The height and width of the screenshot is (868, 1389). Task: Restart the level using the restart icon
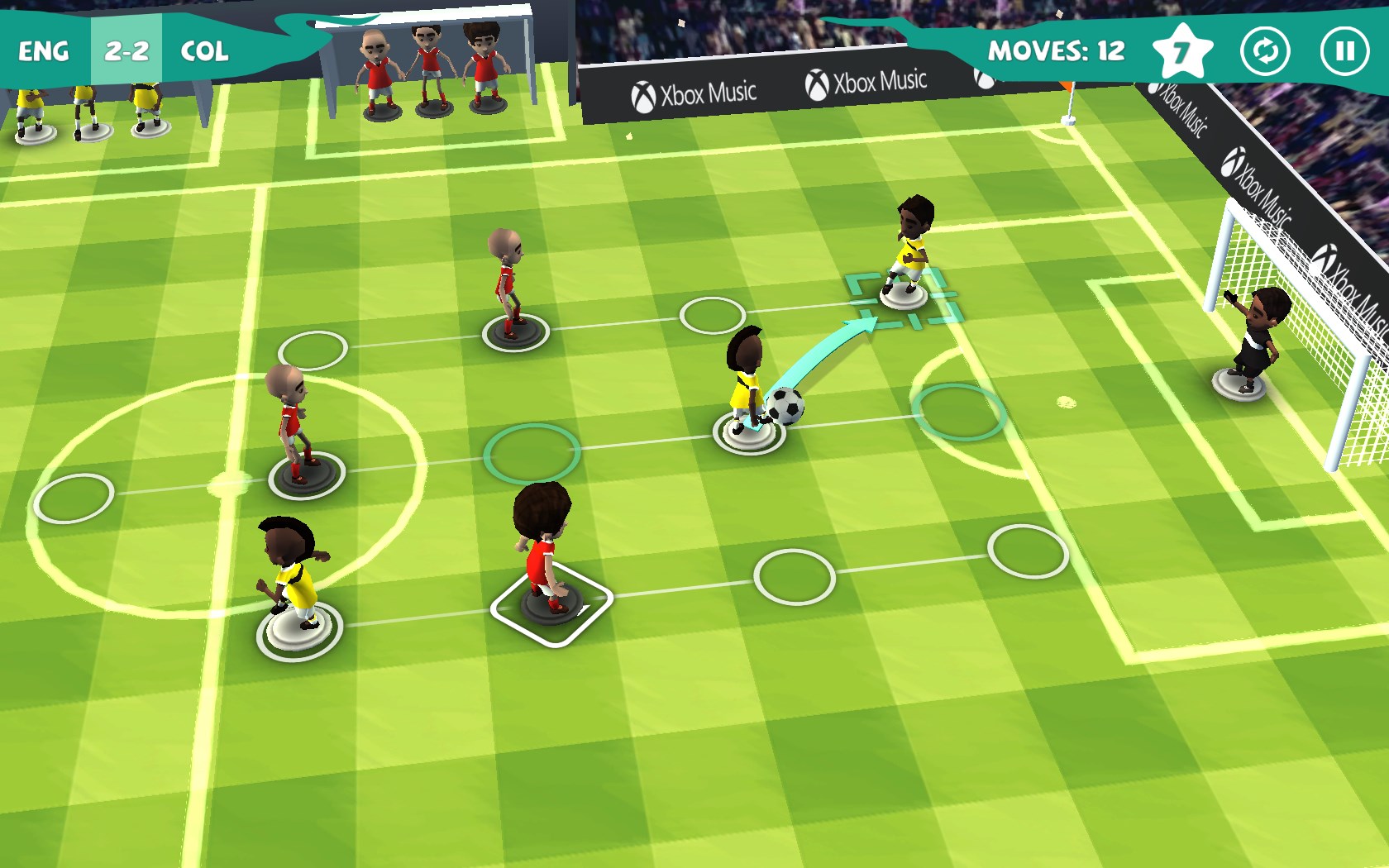(x=1266, y=51)
